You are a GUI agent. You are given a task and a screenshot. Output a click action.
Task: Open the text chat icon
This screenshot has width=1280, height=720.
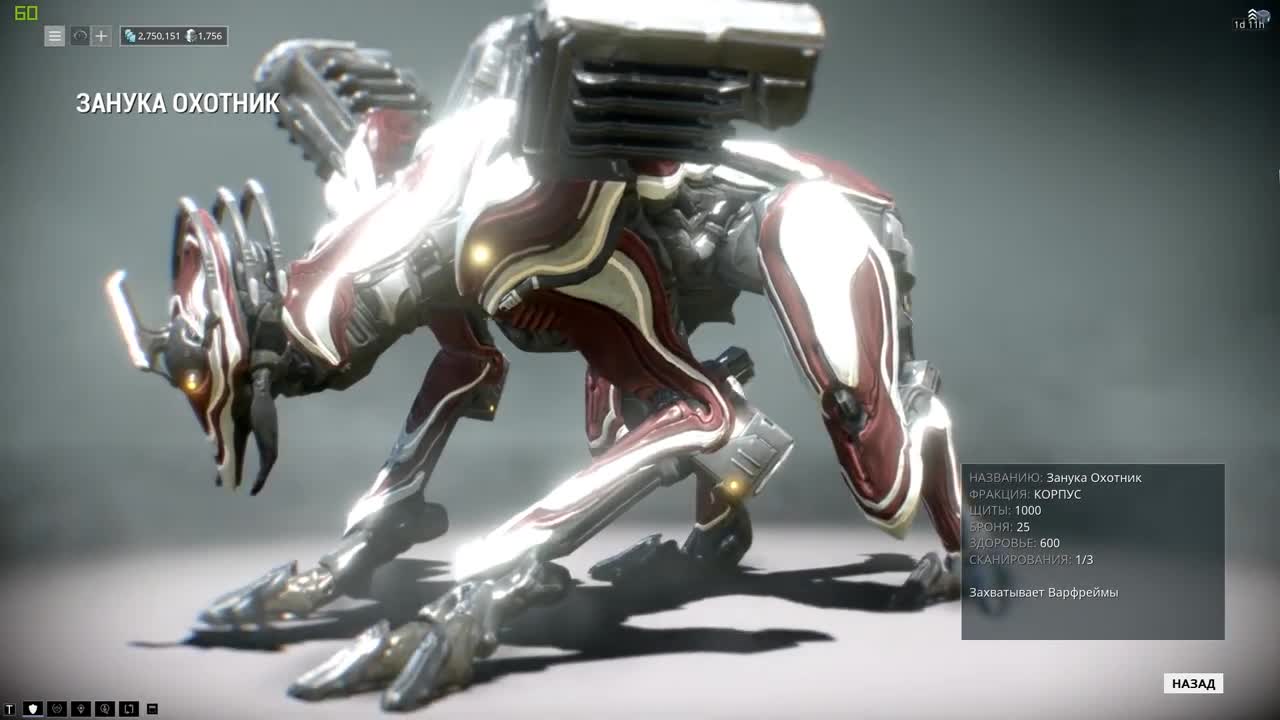click(x=9, y=710)
